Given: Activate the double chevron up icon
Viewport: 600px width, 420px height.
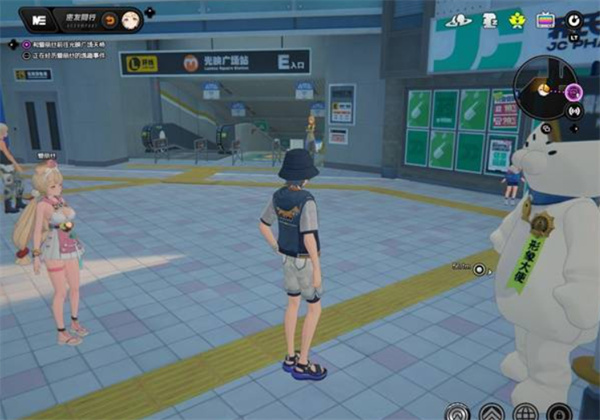Looking at the screenshot, I should [491, 411].
